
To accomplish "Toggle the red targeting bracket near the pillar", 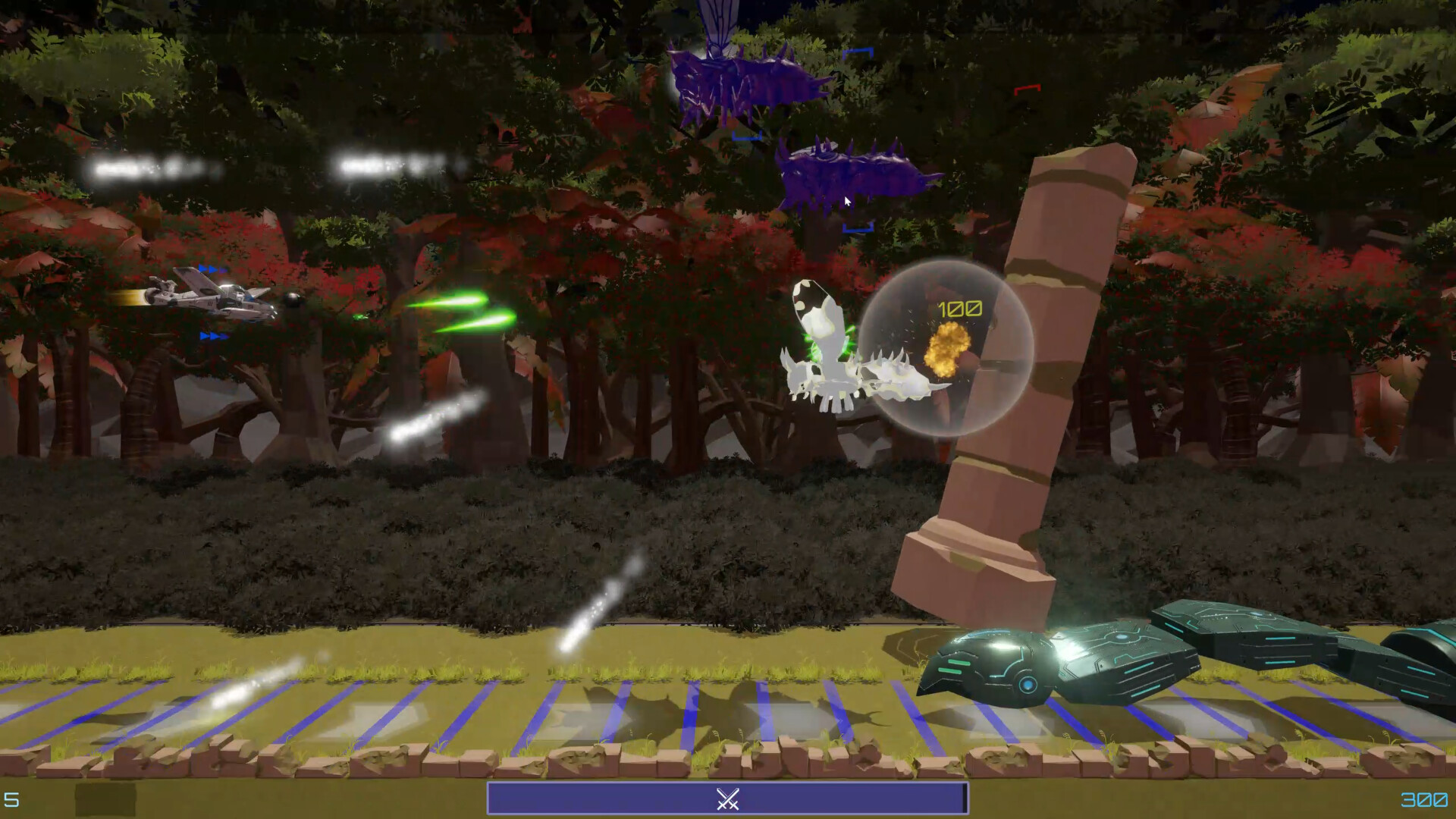I will (1028, 89).
